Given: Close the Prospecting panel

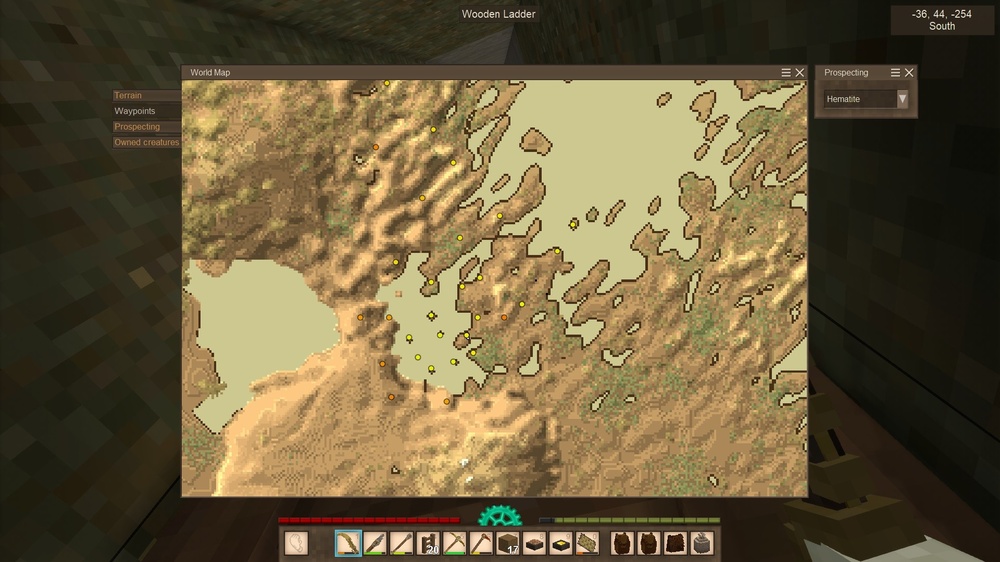Looking at the screenshot, I should pyautogui.click(x=909, y=73).
